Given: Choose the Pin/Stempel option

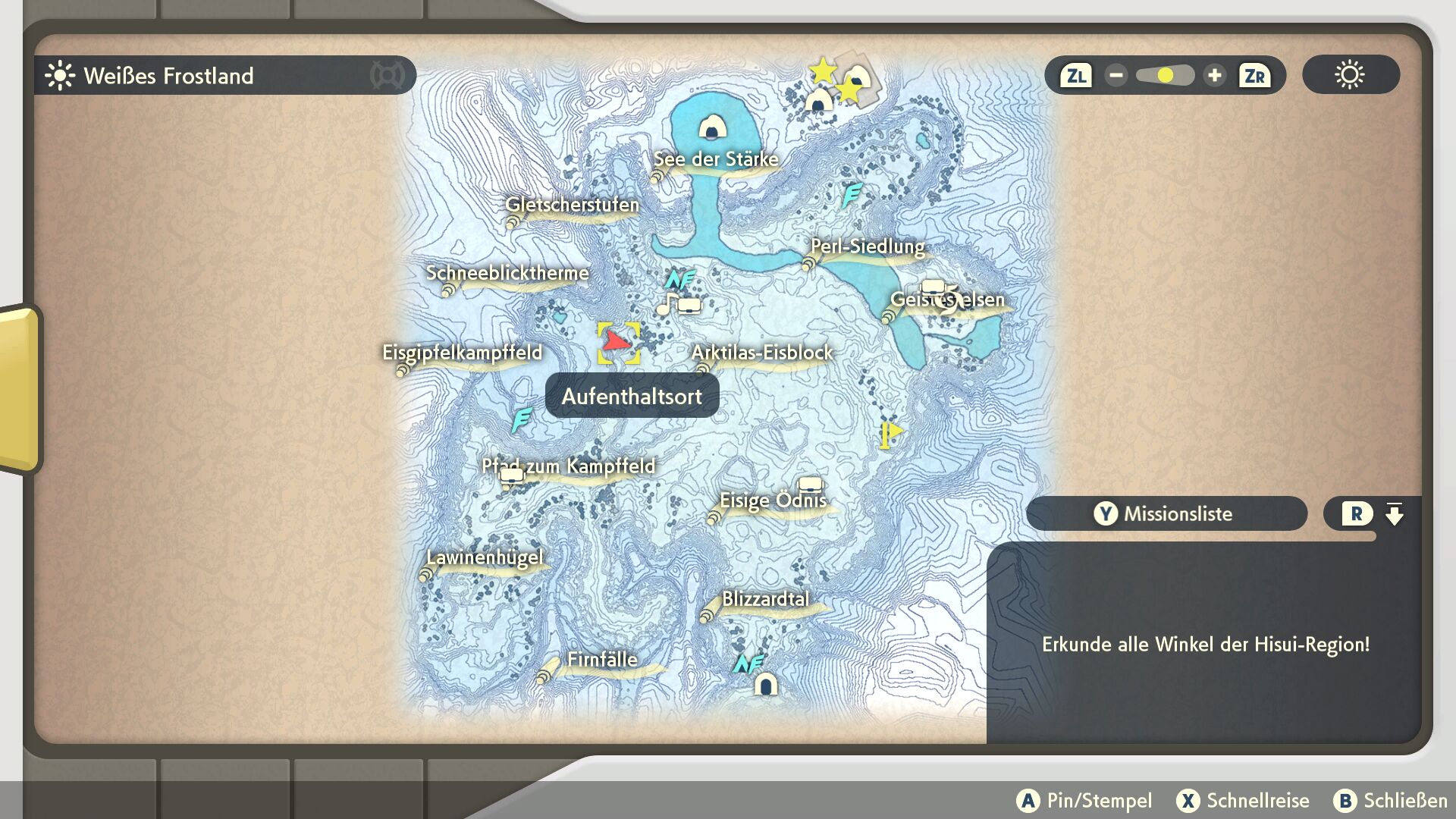Looking at the screenshot, I should click(x=1084, y=801).
